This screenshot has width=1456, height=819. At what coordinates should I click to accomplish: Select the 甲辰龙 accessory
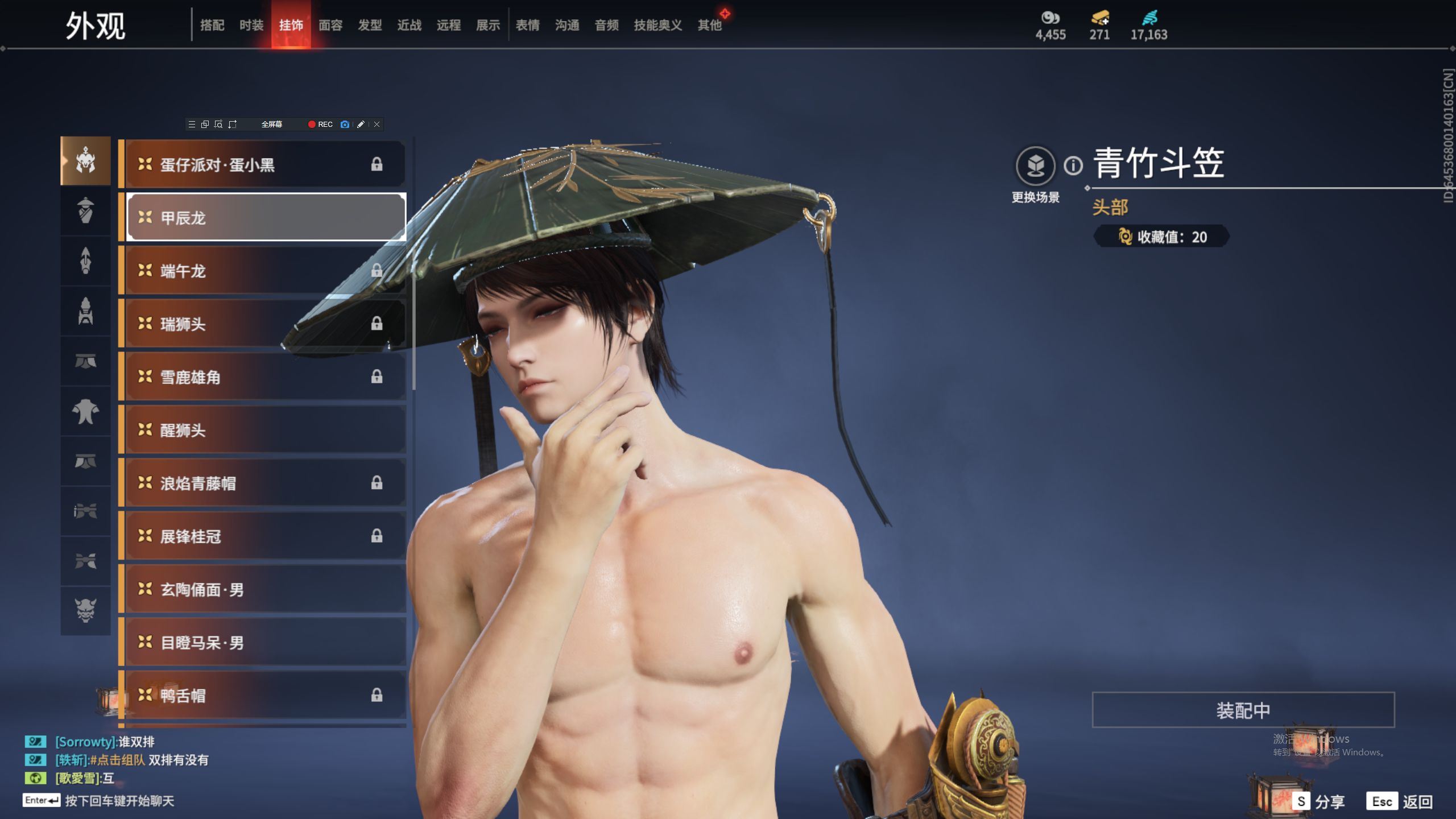tap(266, 217)
